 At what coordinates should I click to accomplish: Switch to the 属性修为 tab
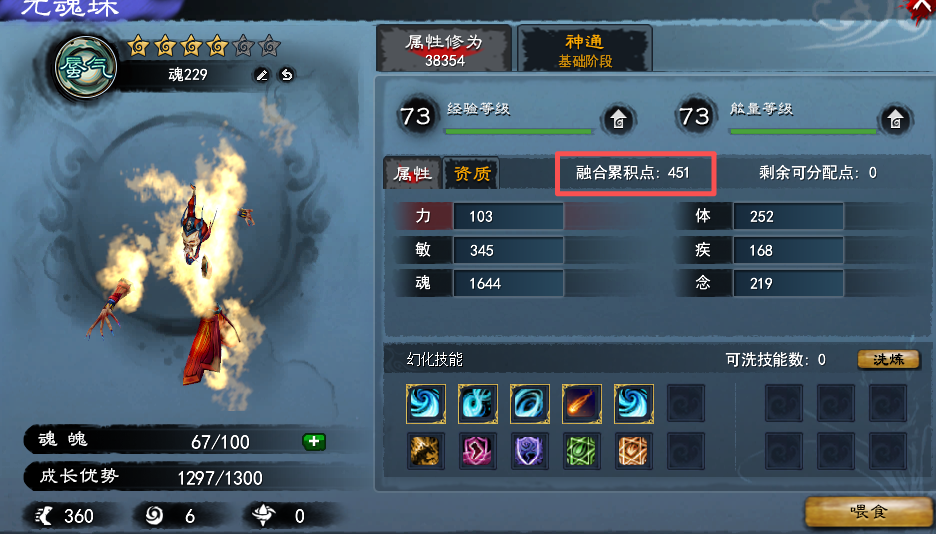click(x=443, y=50)
